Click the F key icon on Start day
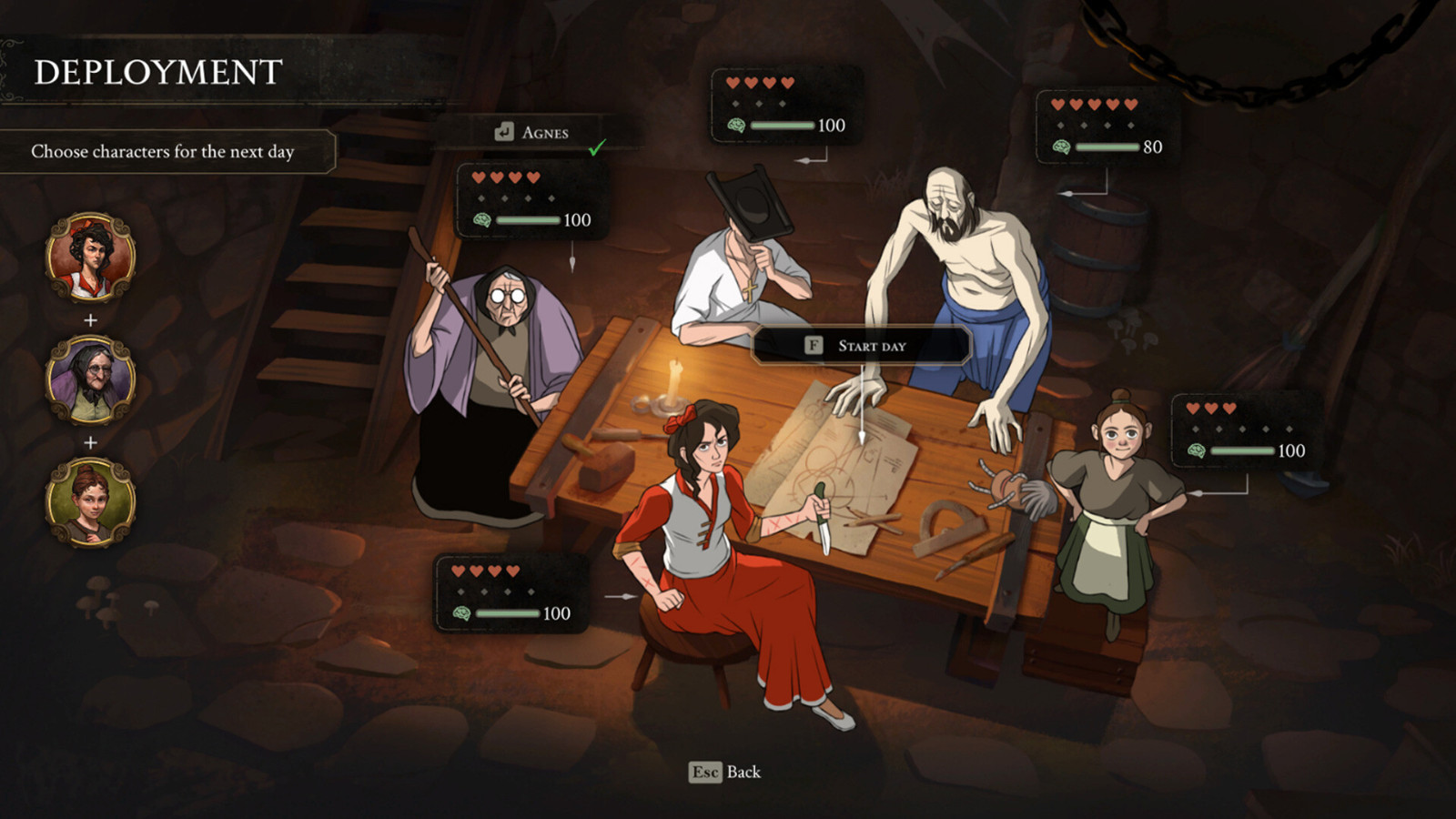This screenshot has width=1456, height=819. pyautogui.click(x=813, y=345)
